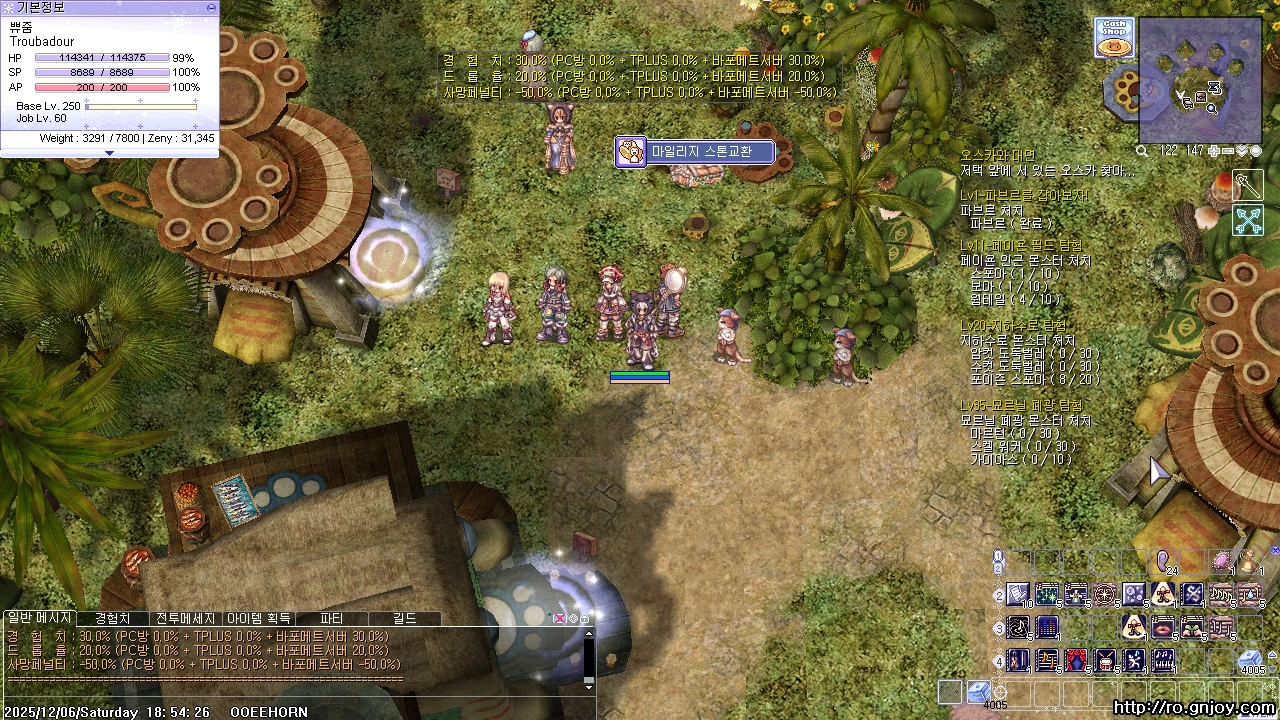
Task: Select the 마일리지 스톤교환 NPC label
Action: 696,152
